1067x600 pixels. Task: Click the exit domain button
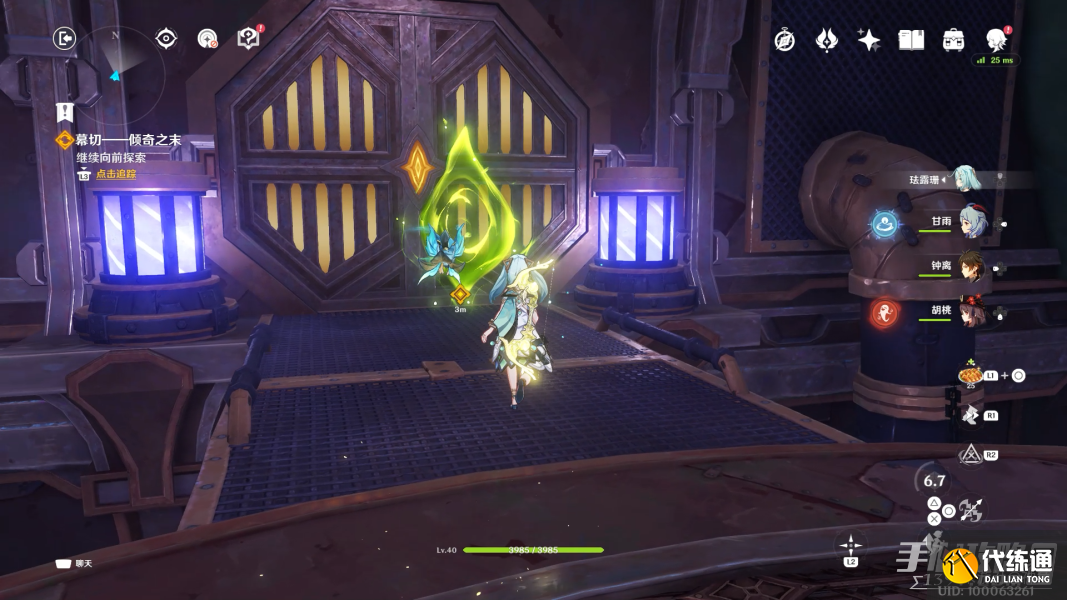(x=64, y=38)
